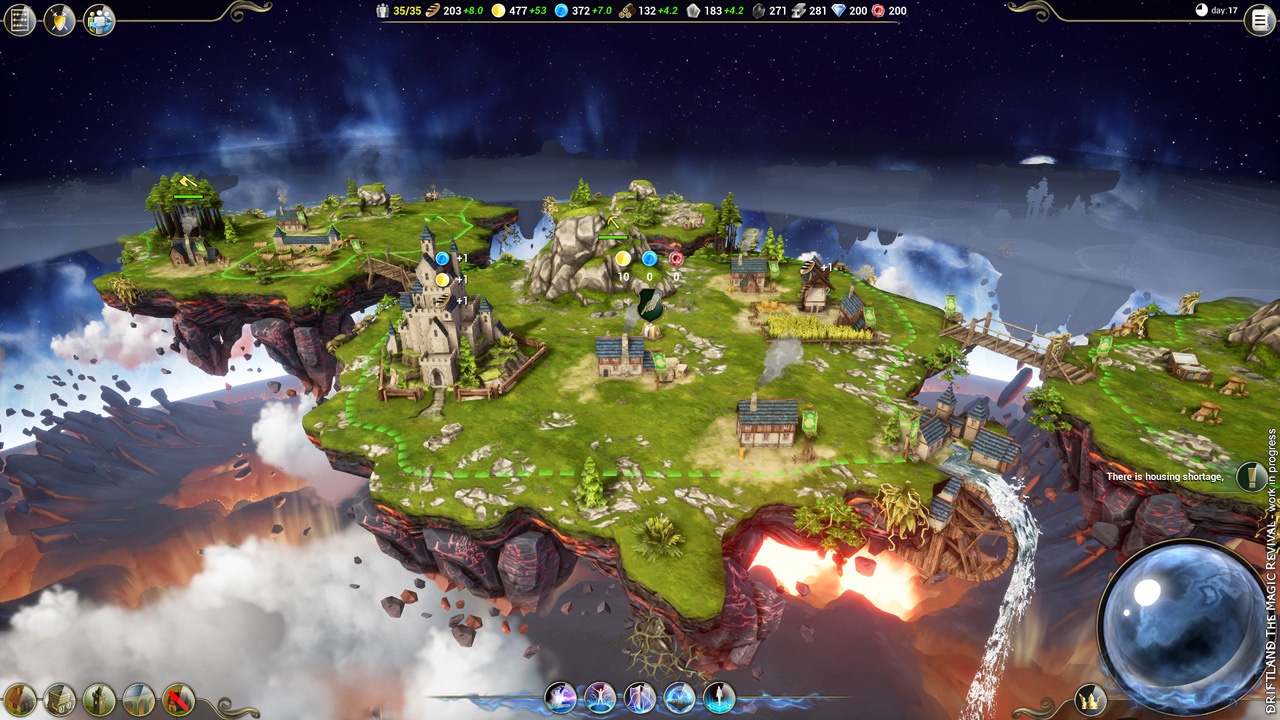Image resolution: width=1280 pixels, height=720 pixels.
Task: Activate the demolish building tool
Action: [179, 699]
